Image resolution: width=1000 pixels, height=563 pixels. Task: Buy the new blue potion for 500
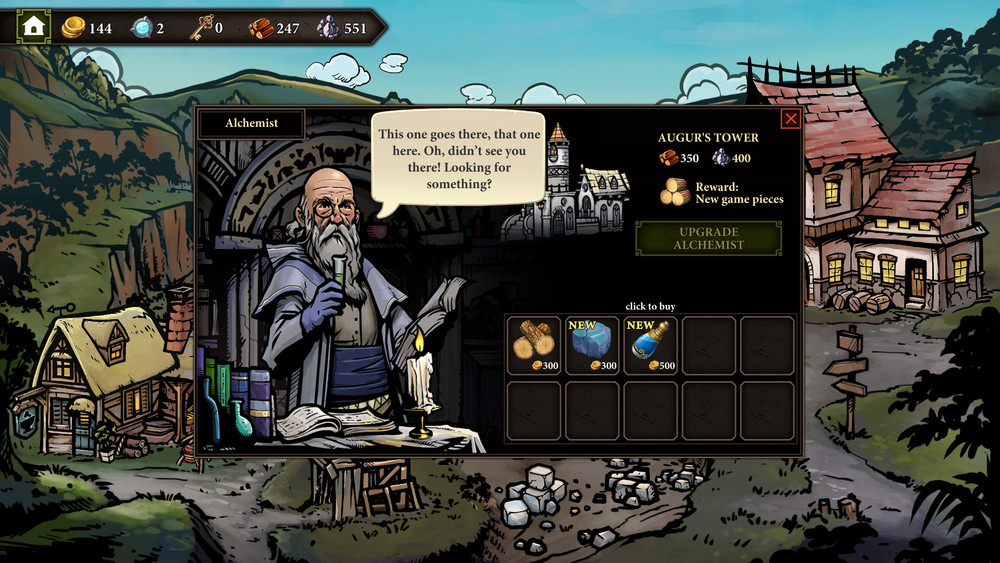coord(651,345)
